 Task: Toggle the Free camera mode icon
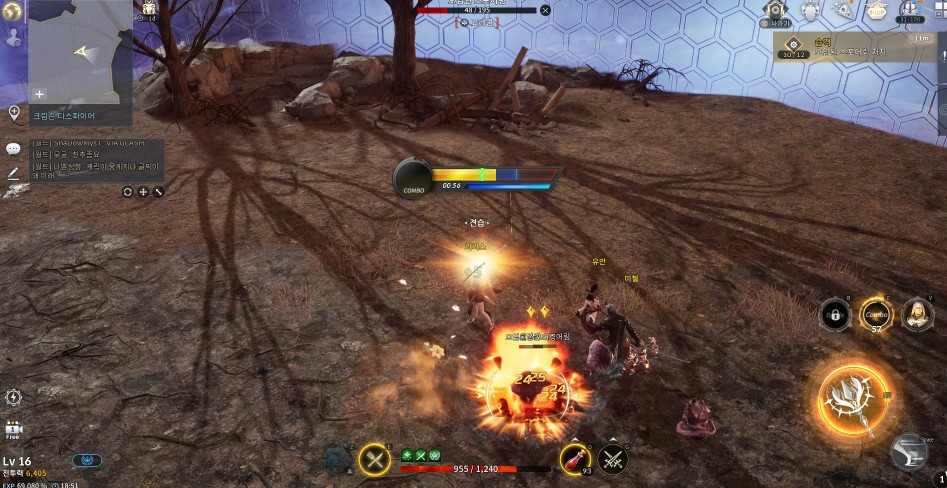click(13, 429)
